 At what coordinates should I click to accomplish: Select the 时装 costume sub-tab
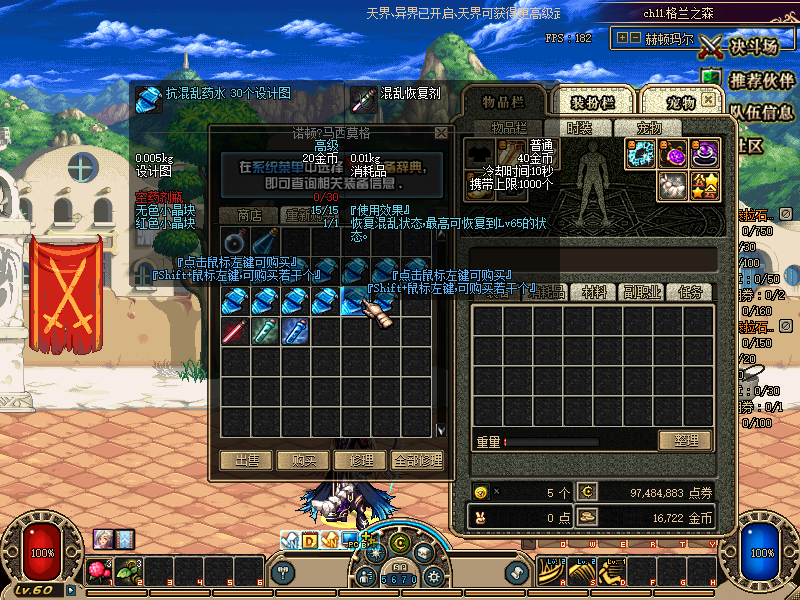click(579, 128)
